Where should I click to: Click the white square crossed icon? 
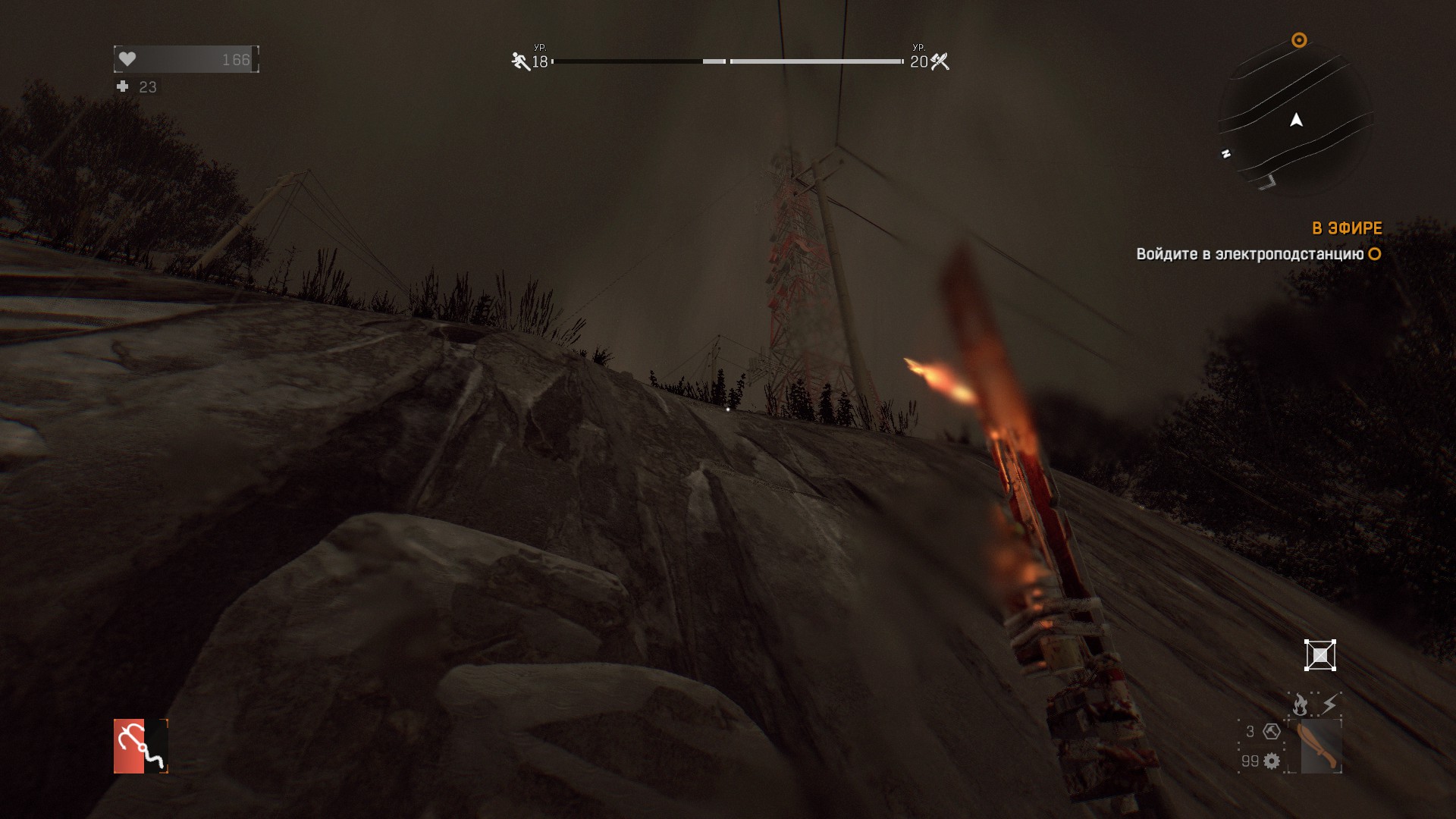(x=1319, y=655)
